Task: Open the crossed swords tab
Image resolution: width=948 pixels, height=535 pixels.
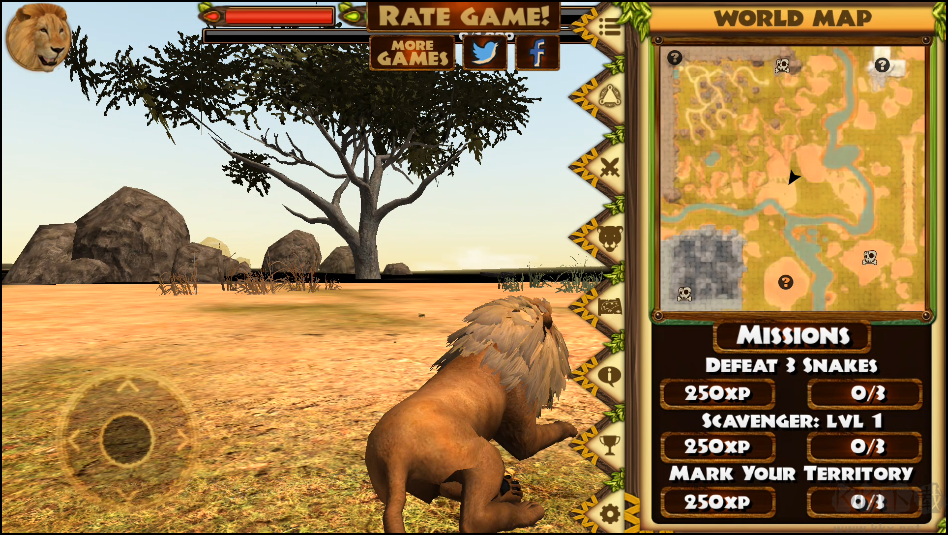Action: coord(609,166)
